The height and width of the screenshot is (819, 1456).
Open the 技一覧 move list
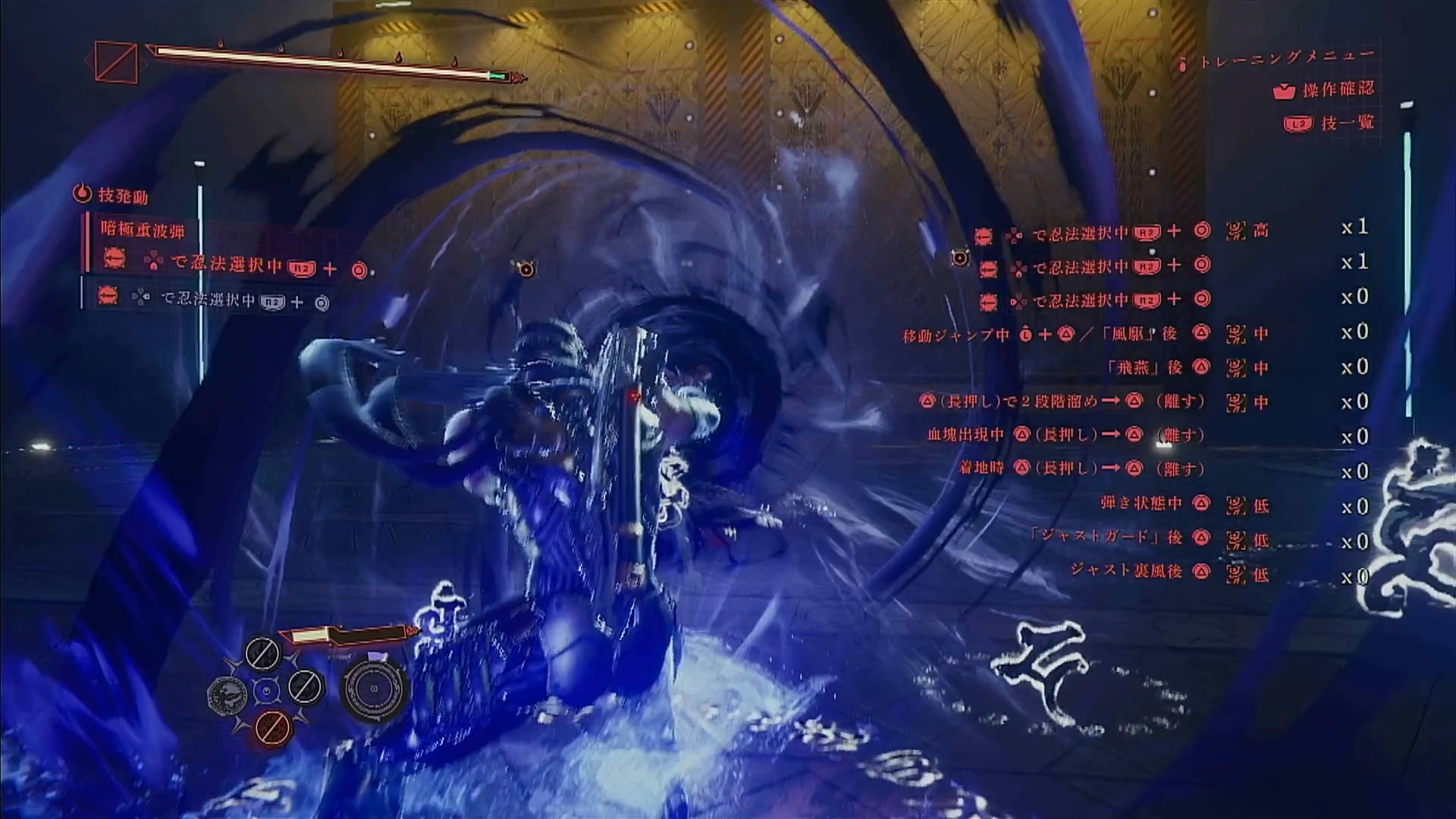tap(1346, 123)
